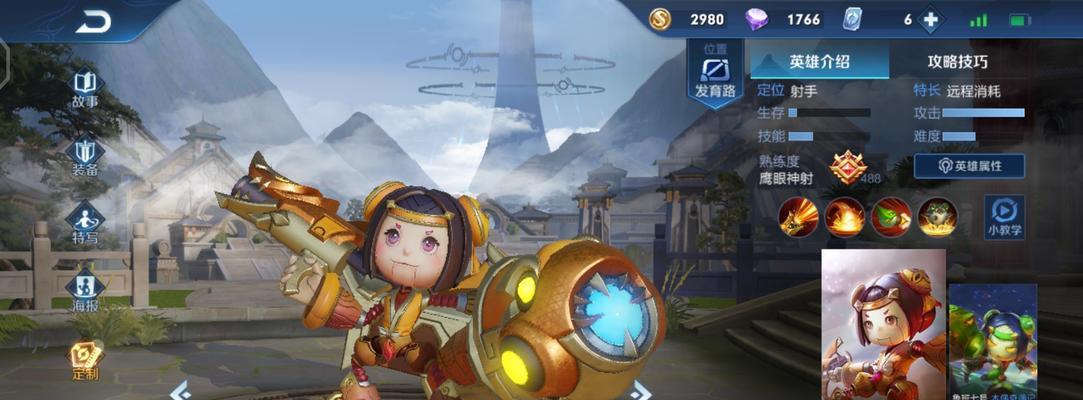This screenshot has width=1083, height=400.
Task: Select the golden gun skill icon
Action: tap(799, 216)
